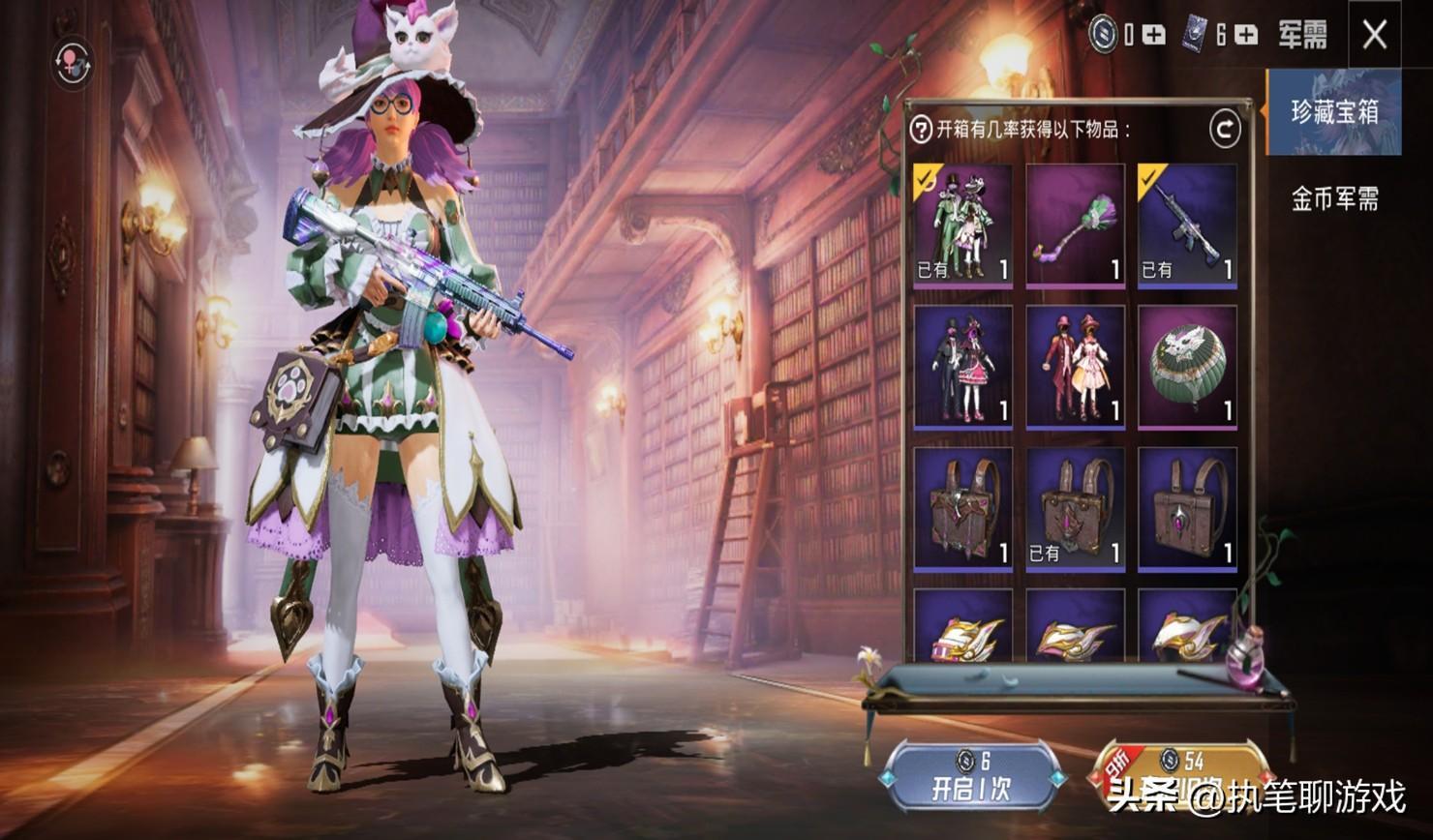Select the green cat parachute
The width and height of the screenshot is (1433, 840).
click(1188, 367)
